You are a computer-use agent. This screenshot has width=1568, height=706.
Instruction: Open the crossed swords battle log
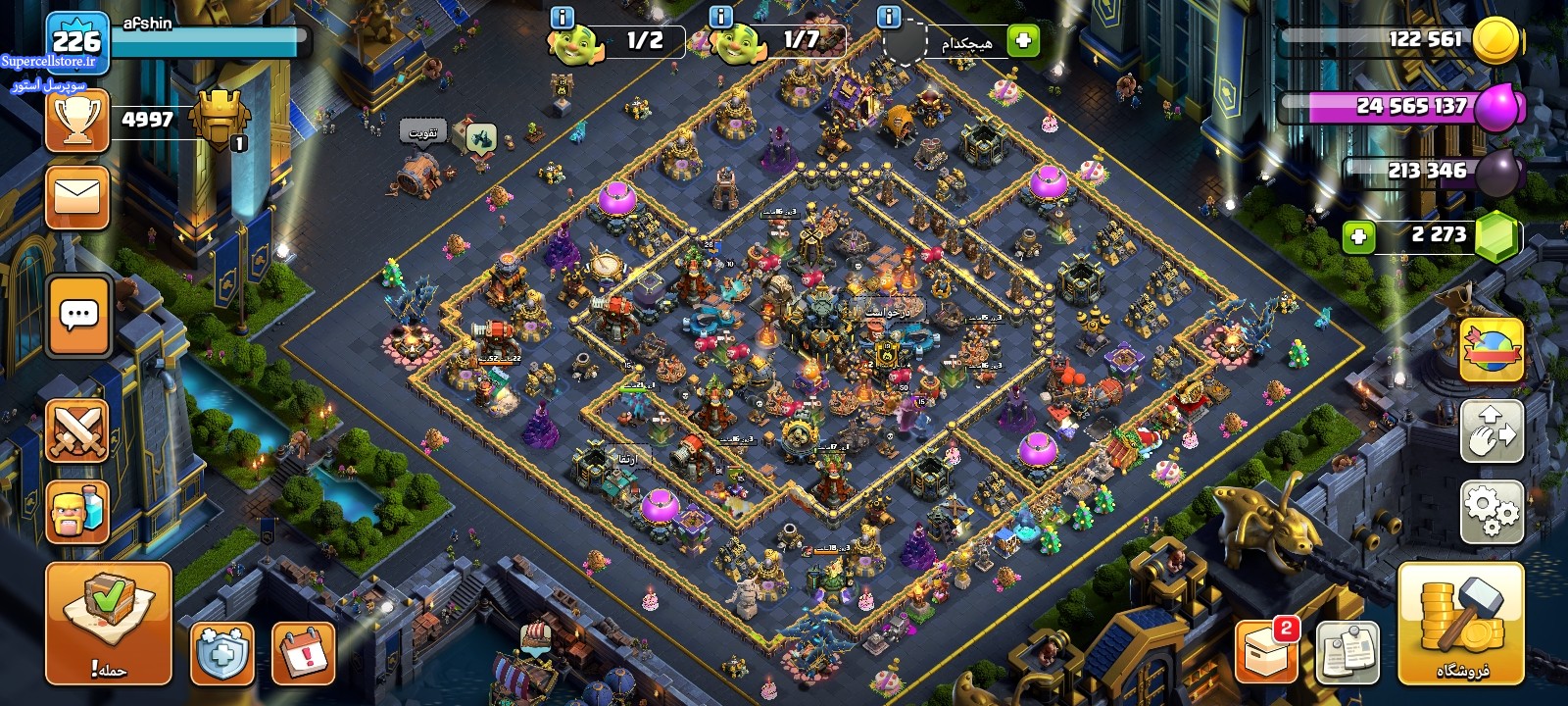77,431
